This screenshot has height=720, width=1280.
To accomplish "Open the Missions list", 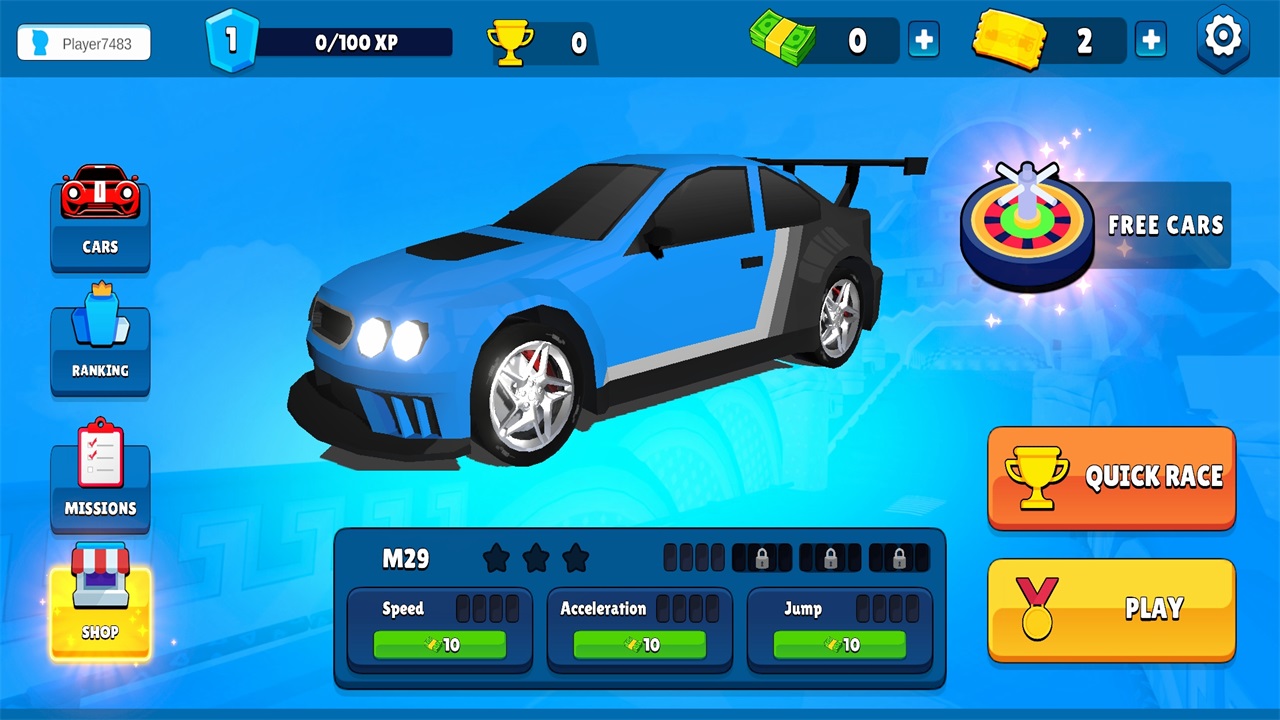I will tap(100, 478).
